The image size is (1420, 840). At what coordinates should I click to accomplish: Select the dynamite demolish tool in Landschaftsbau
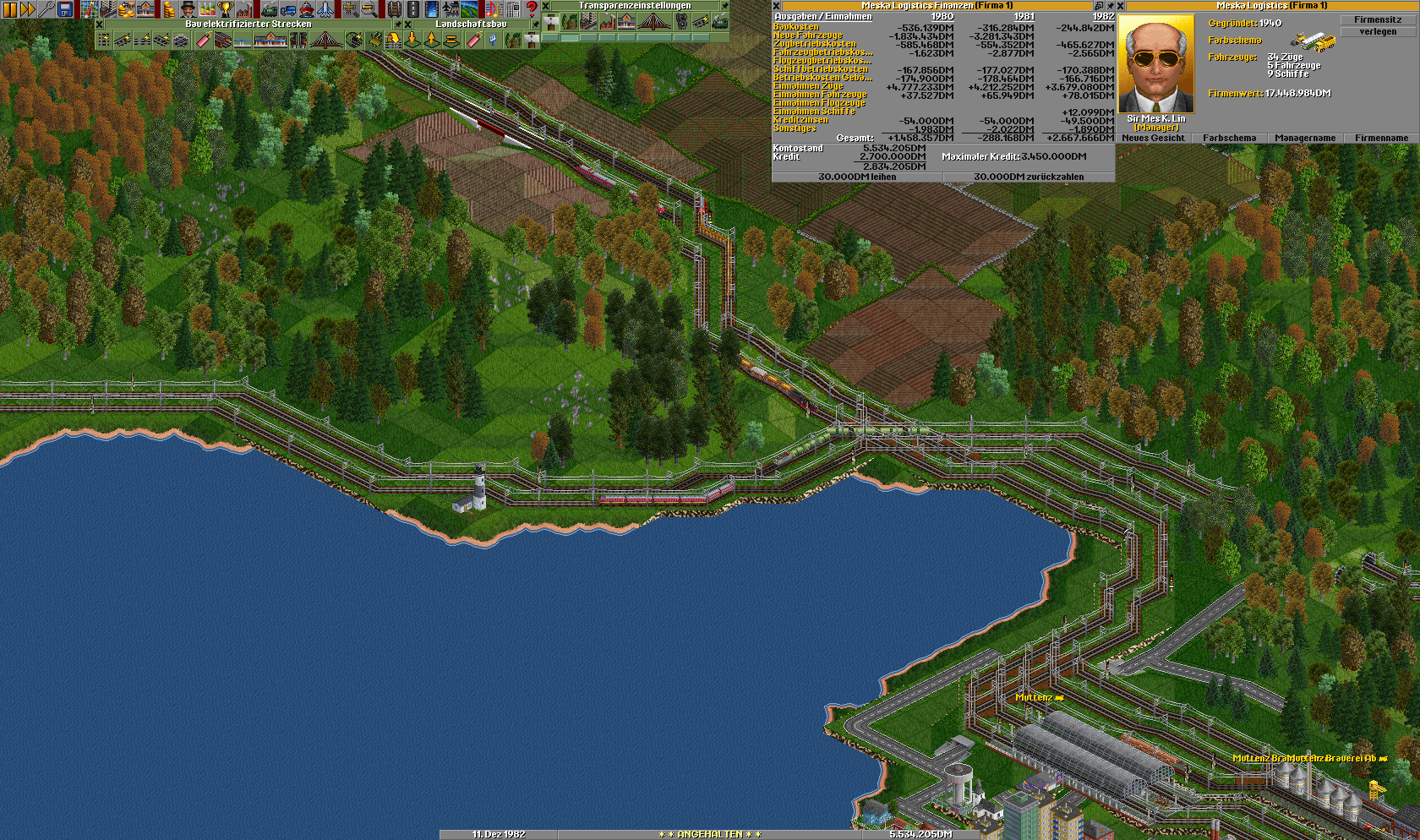point(472,40)
